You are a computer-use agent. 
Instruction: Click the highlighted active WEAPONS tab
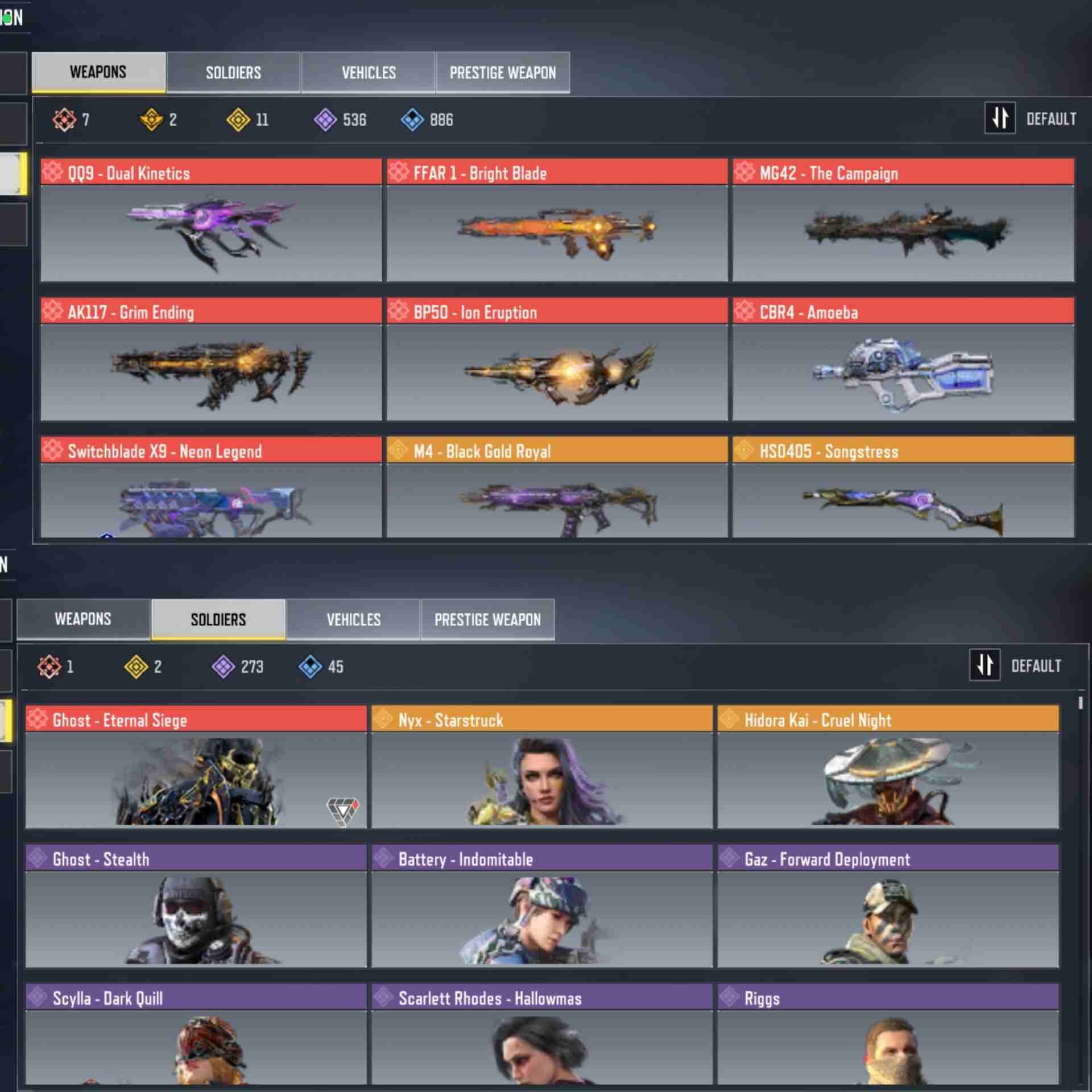tap(98, 72)
